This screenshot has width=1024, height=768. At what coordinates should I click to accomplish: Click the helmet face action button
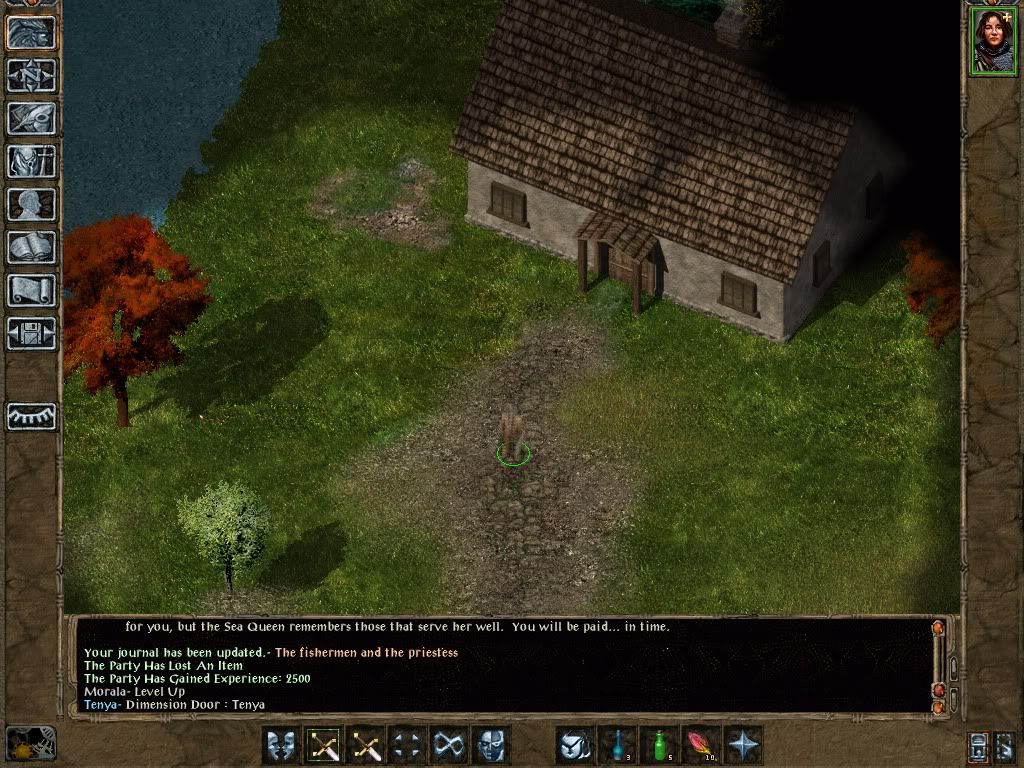click(492, 745)
